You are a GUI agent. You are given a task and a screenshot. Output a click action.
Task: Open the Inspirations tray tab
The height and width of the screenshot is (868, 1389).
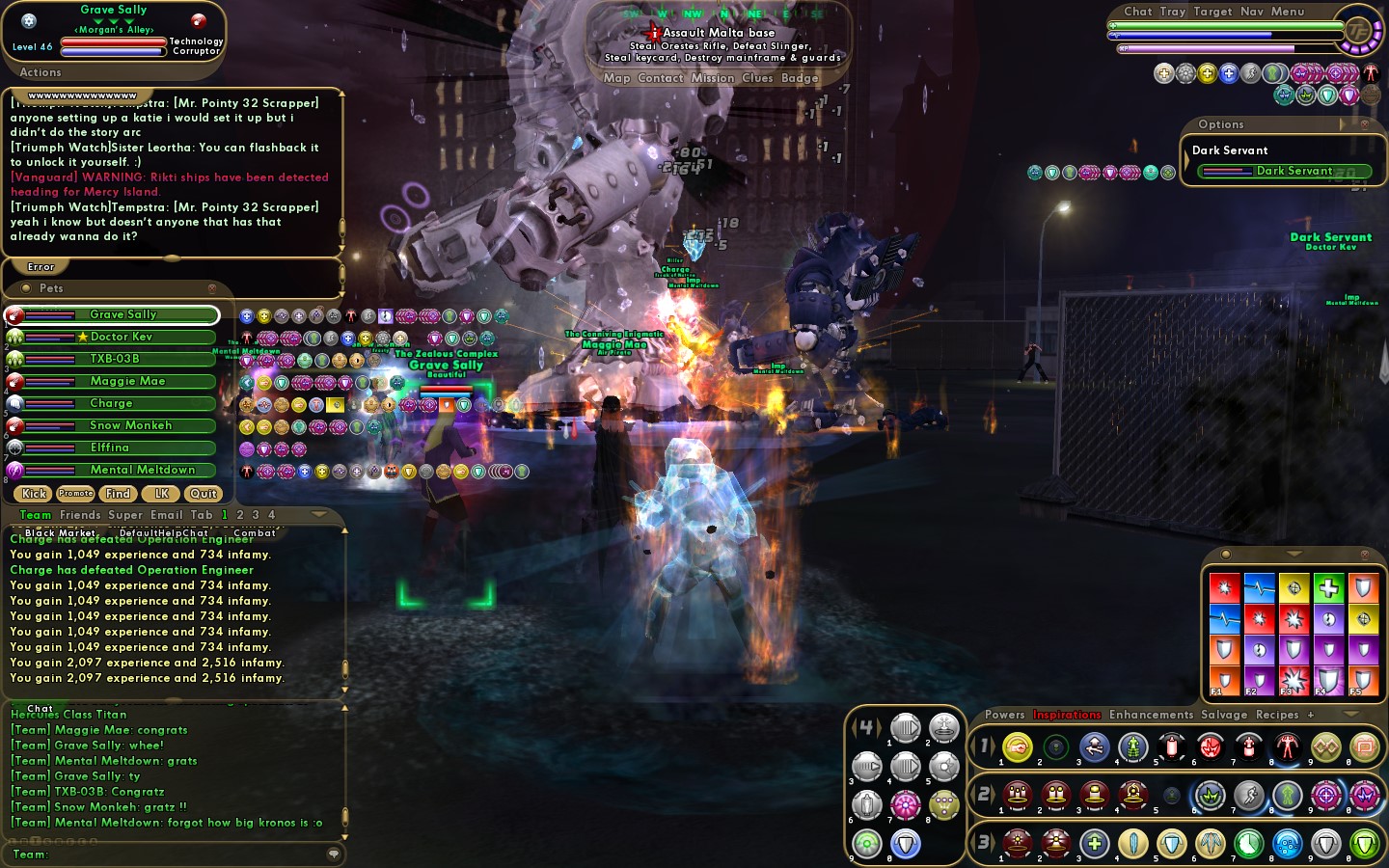(x=1066, y=715)
